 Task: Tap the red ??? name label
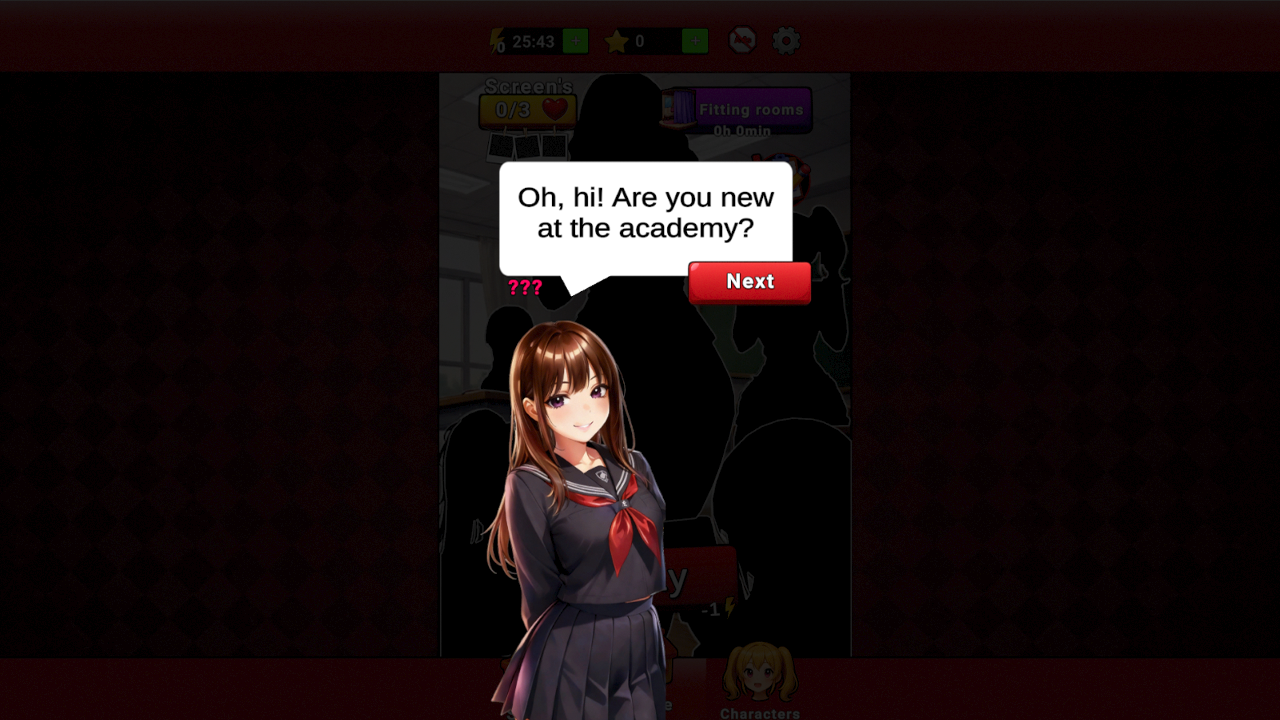point(527,288)
